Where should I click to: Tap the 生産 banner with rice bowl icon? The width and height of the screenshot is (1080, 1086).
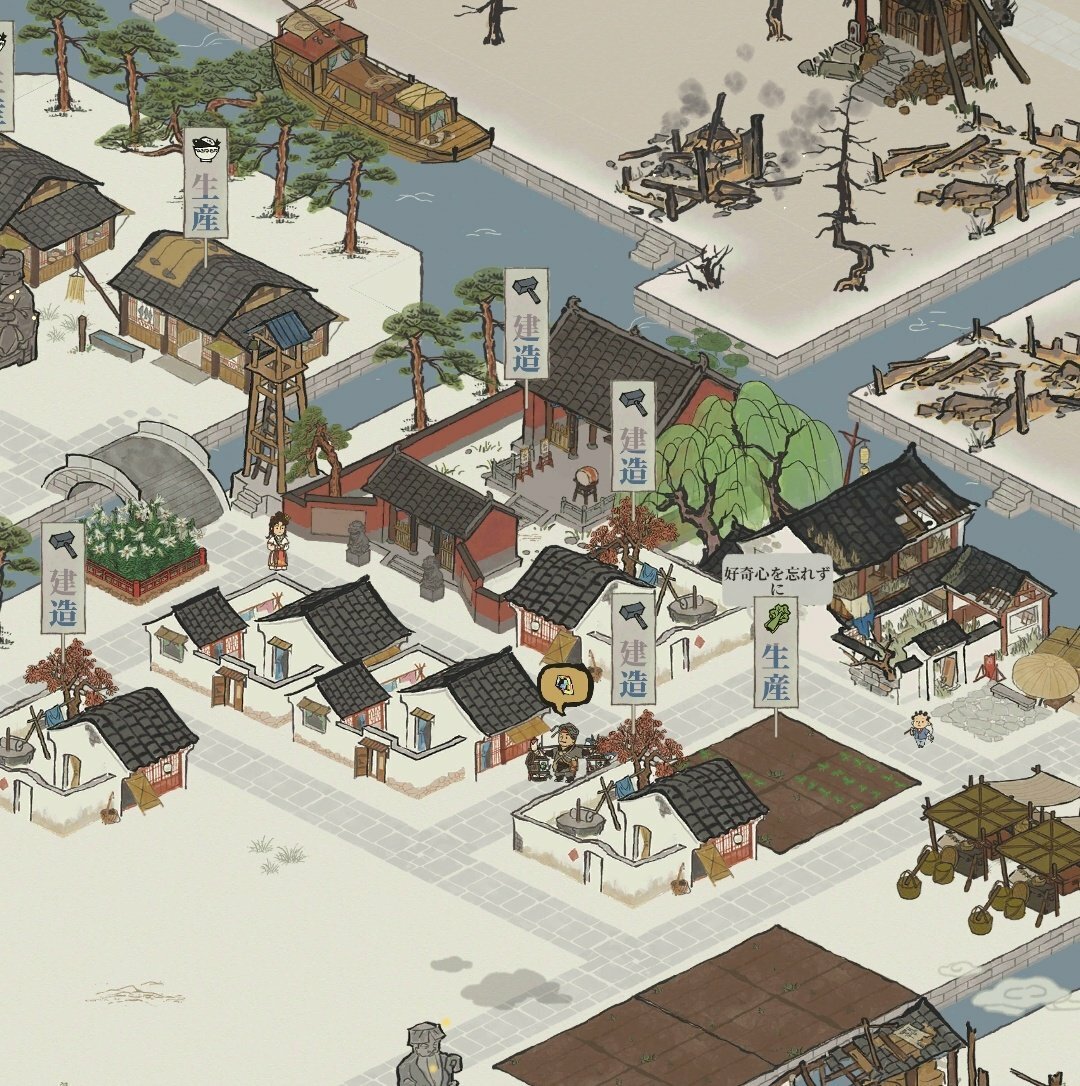click(x=205, y=183)
